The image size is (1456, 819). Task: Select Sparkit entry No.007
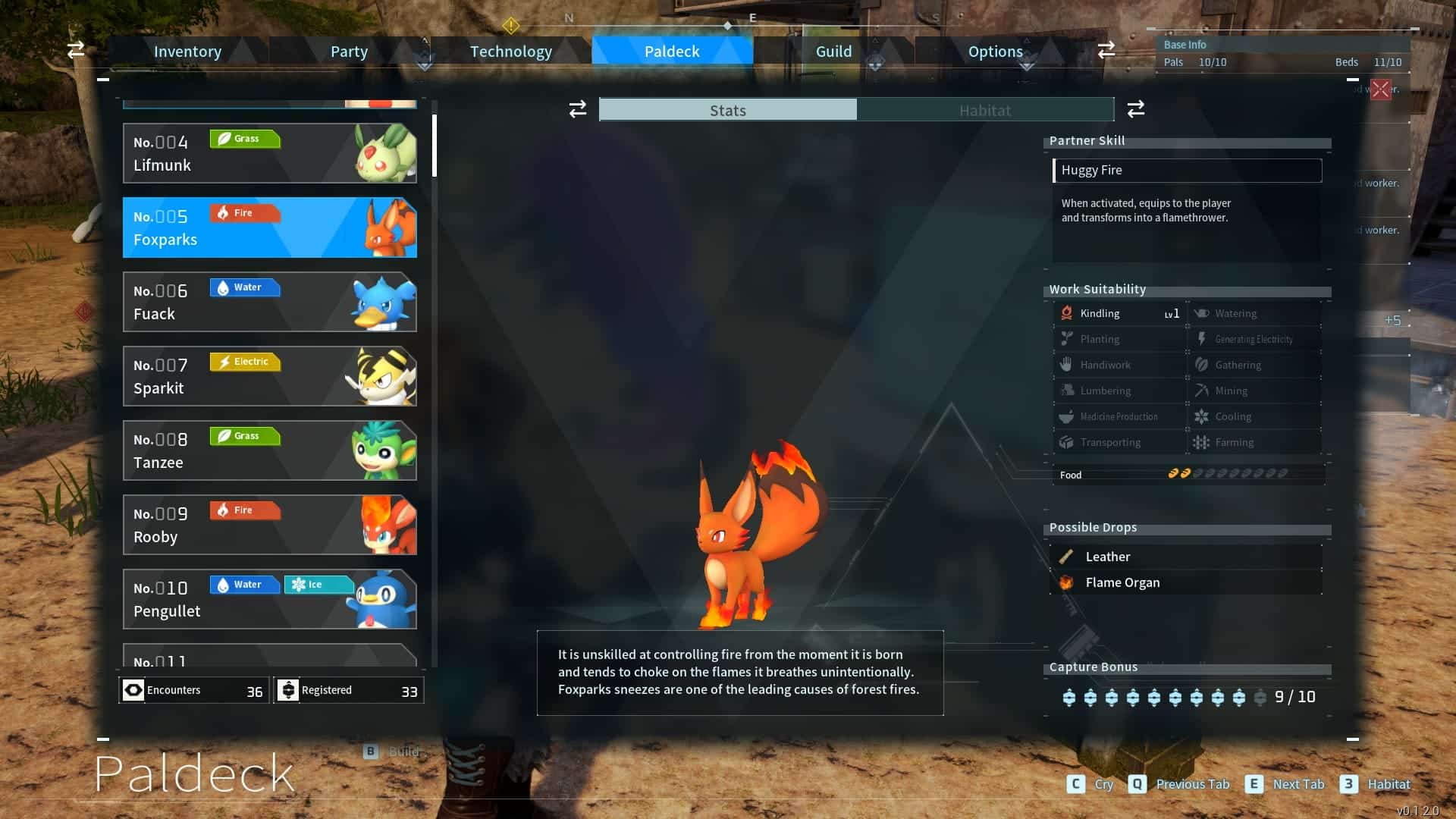point(269,376)
